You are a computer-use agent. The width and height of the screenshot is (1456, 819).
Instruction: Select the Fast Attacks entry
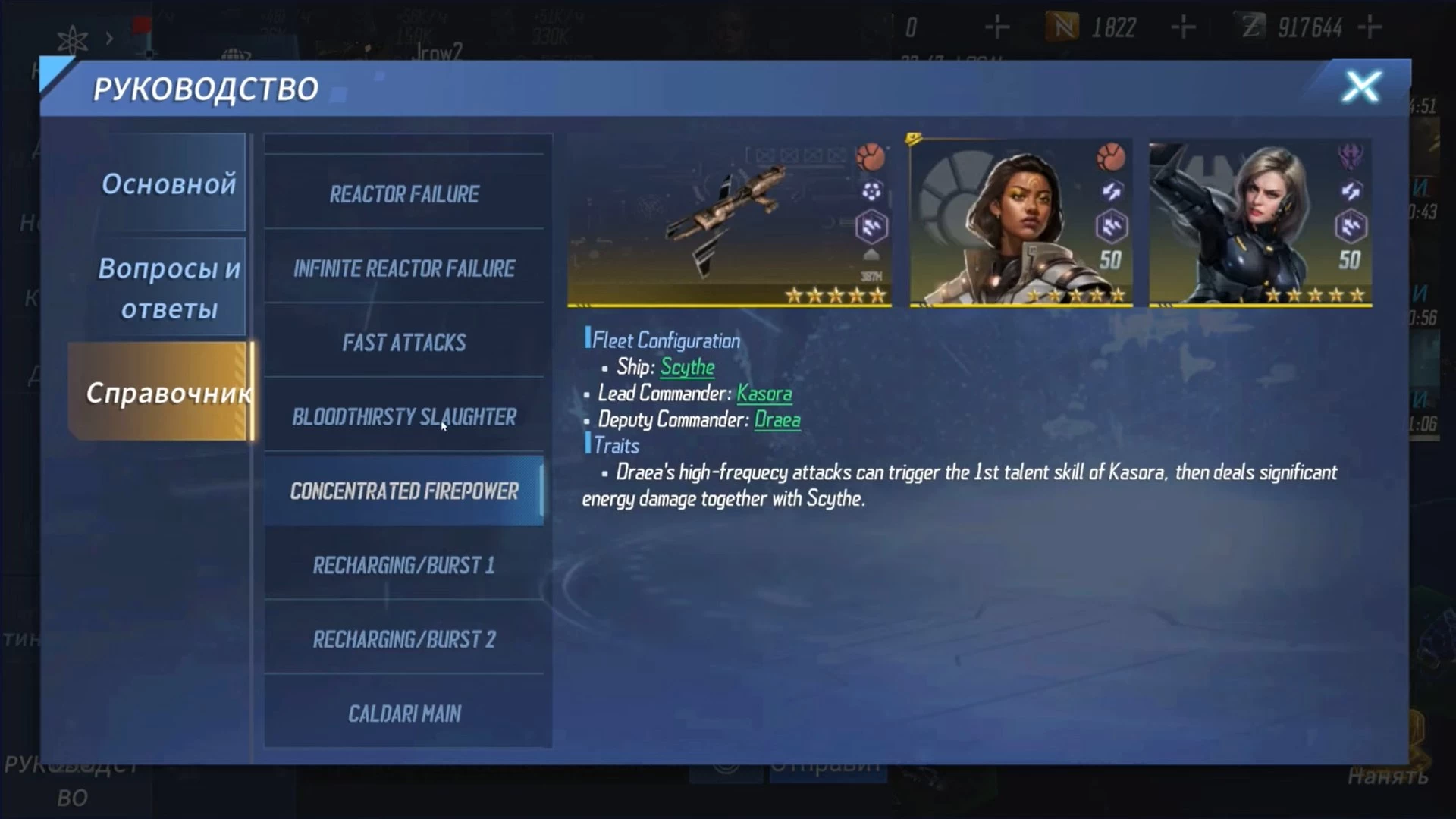point(404,343)
